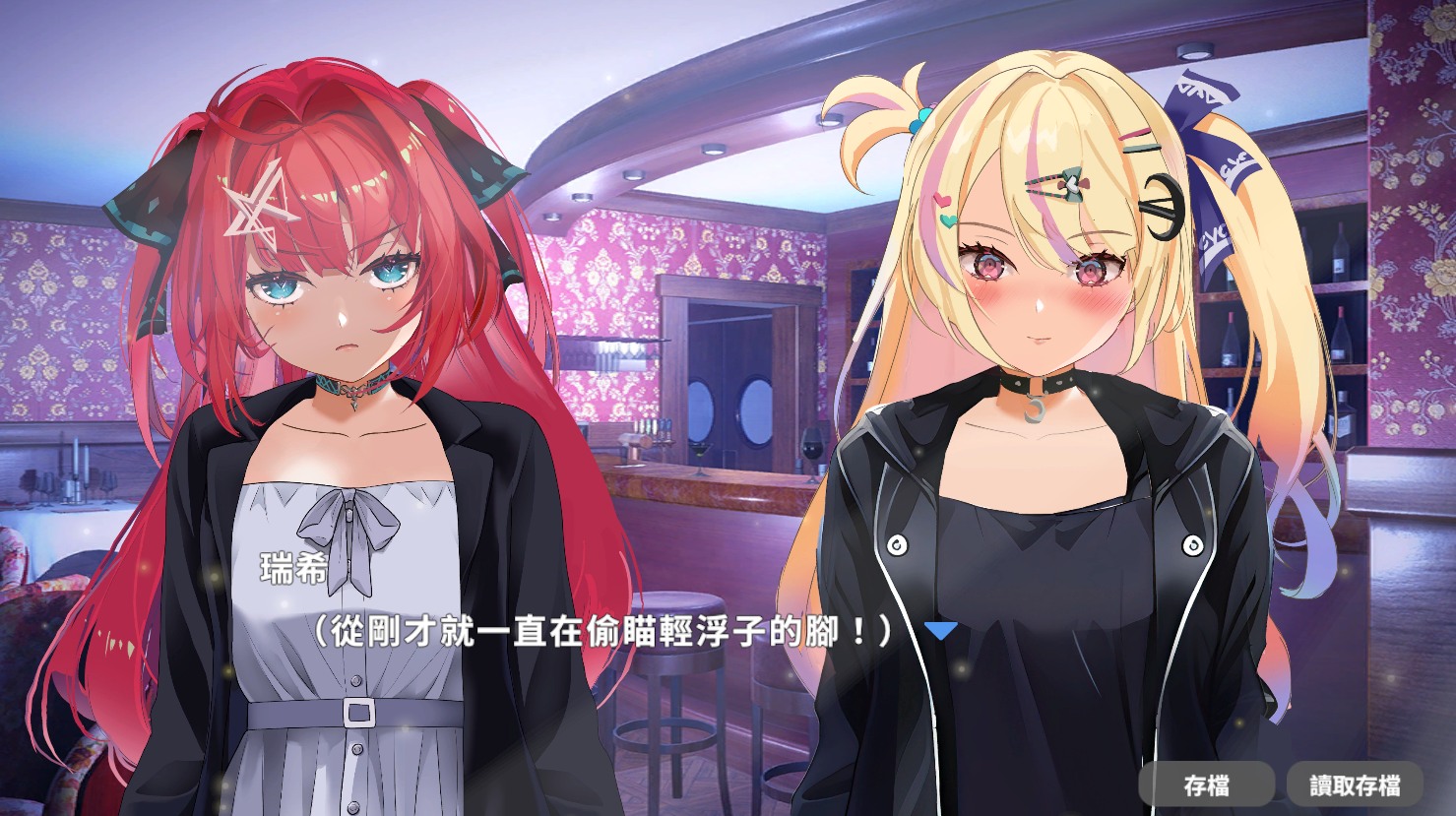Load a save with the 讀取存檔 button

click(1357, 785)
